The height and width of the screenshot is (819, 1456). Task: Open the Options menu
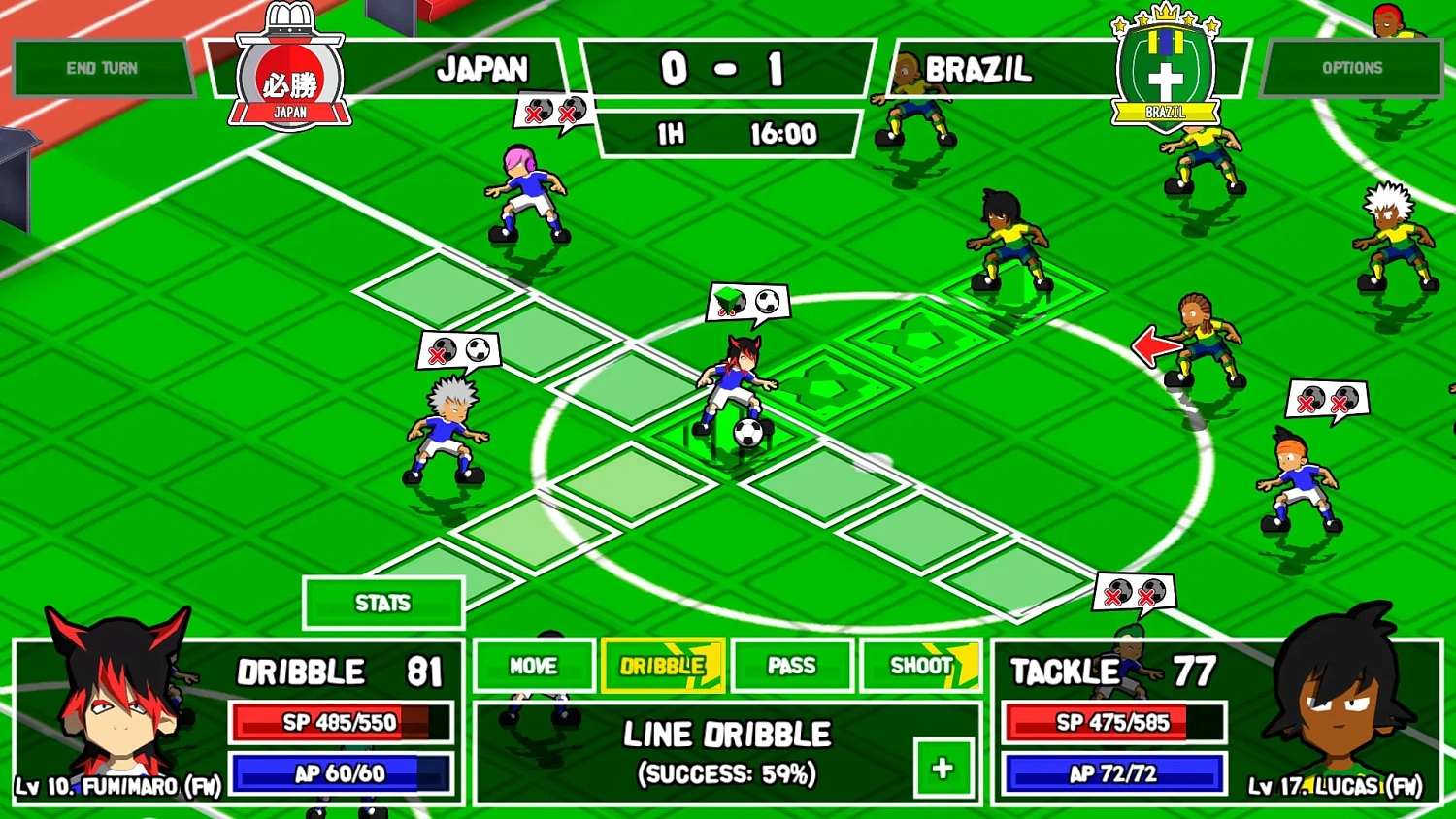[x=1352, y=68]
